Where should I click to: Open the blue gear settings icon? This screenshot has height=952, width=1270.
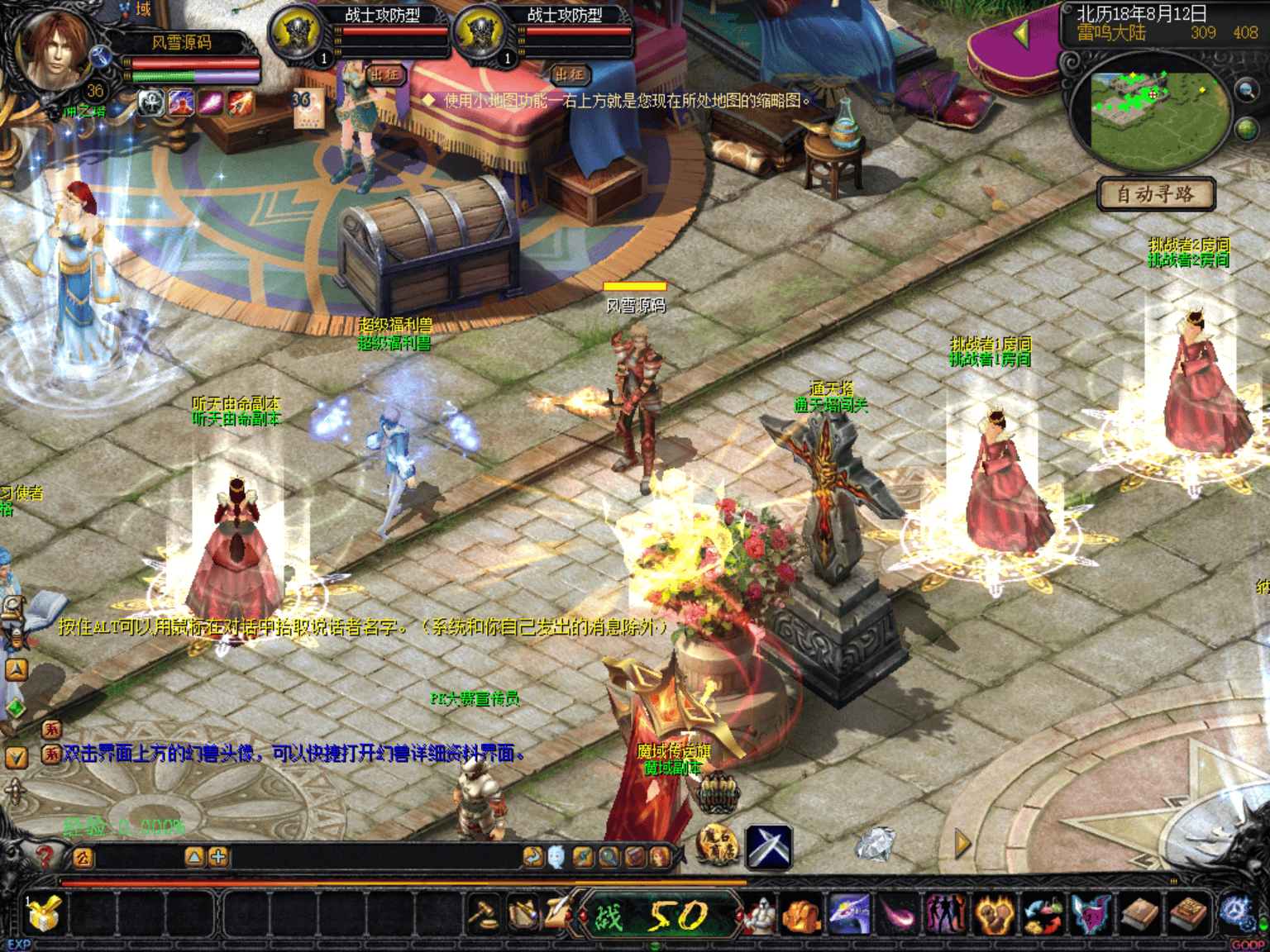click(1235, 913)
